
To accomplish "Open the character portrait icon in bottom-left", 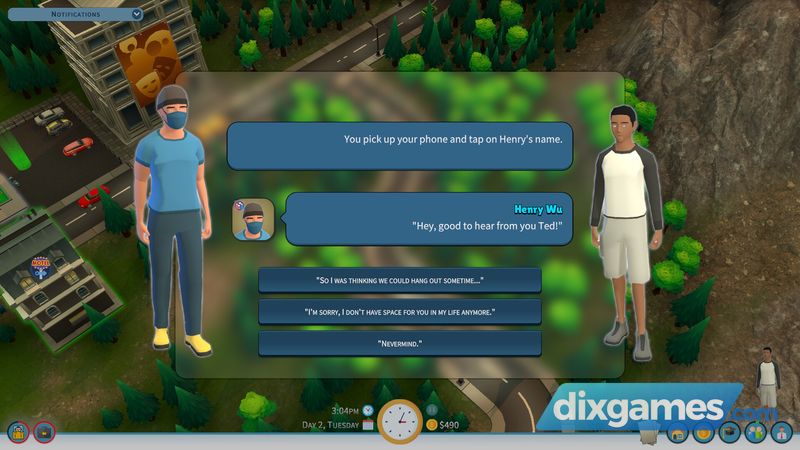I will (x=18, y=433).
